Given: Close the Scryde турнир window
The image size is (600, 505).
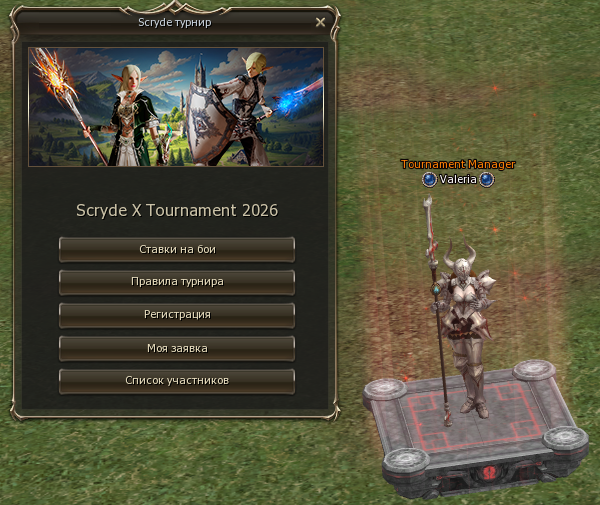Looking at the screenshot, I should [x=320, y=21].
